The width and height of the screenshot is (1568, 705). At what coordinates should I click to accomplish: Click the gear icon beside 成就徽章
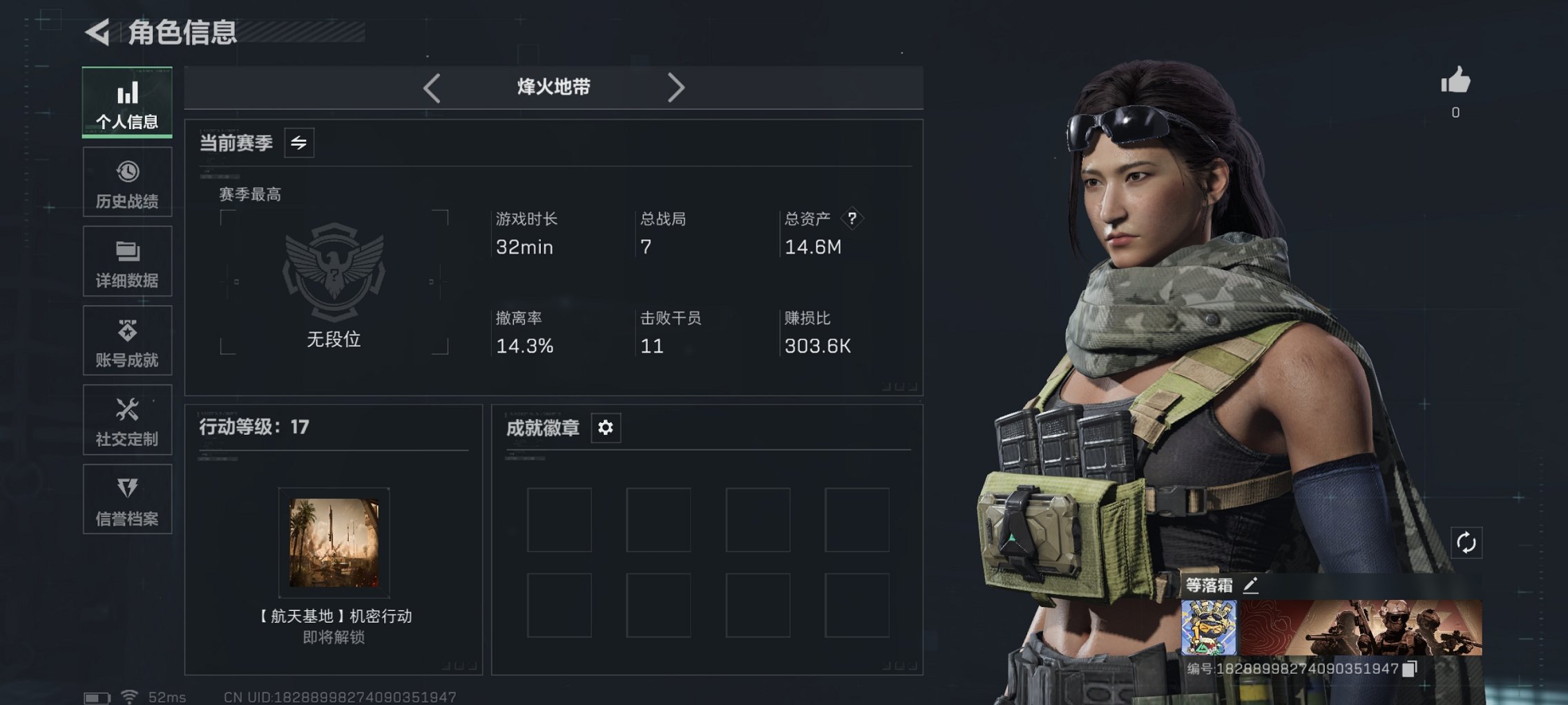point(606,428)
